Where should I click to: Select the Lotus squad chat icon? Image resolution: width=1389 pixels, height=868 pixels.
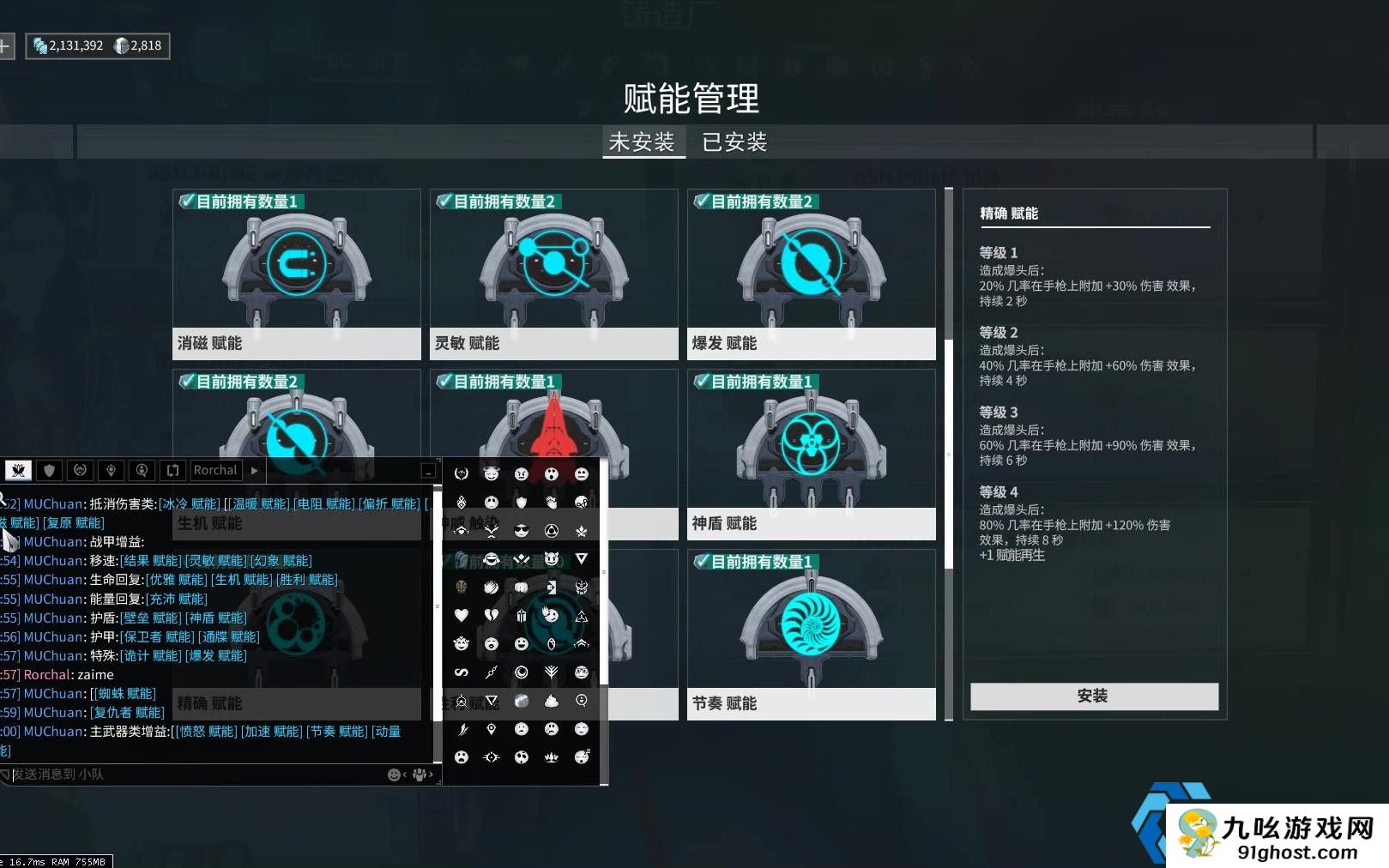pyautogui.click(x=17, y=470)
